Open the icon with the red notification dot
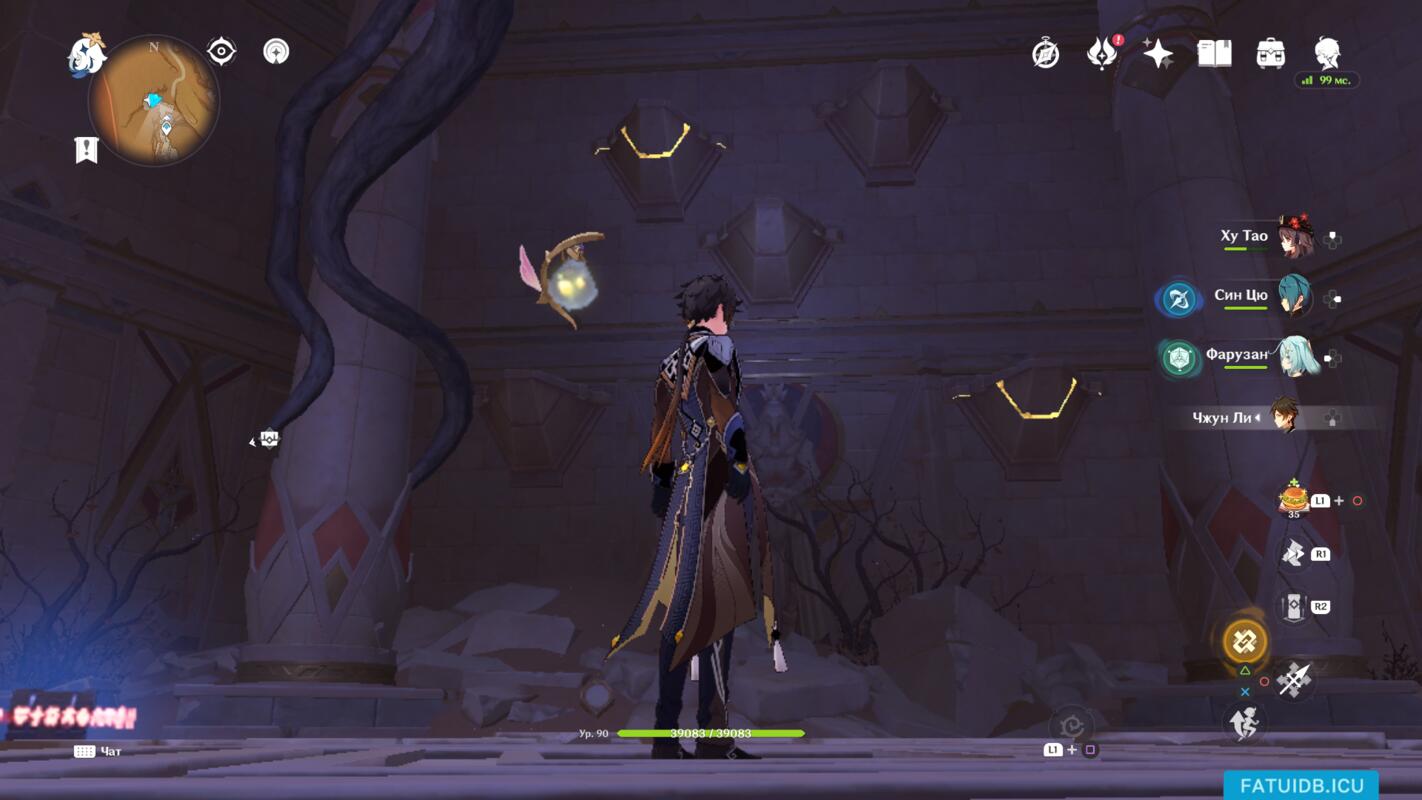 pyautogui.click(x=1102, y=54)
